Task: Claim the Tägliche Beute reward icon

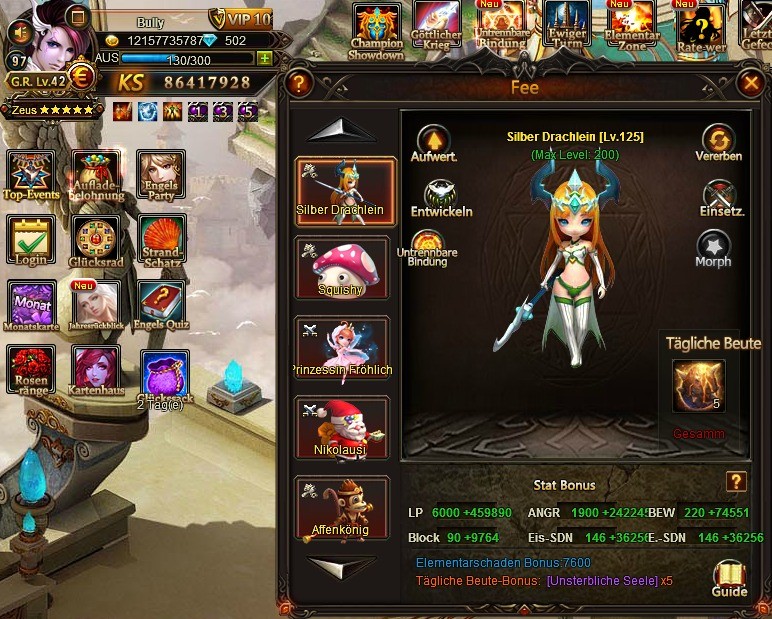Action: pos(698,386)
